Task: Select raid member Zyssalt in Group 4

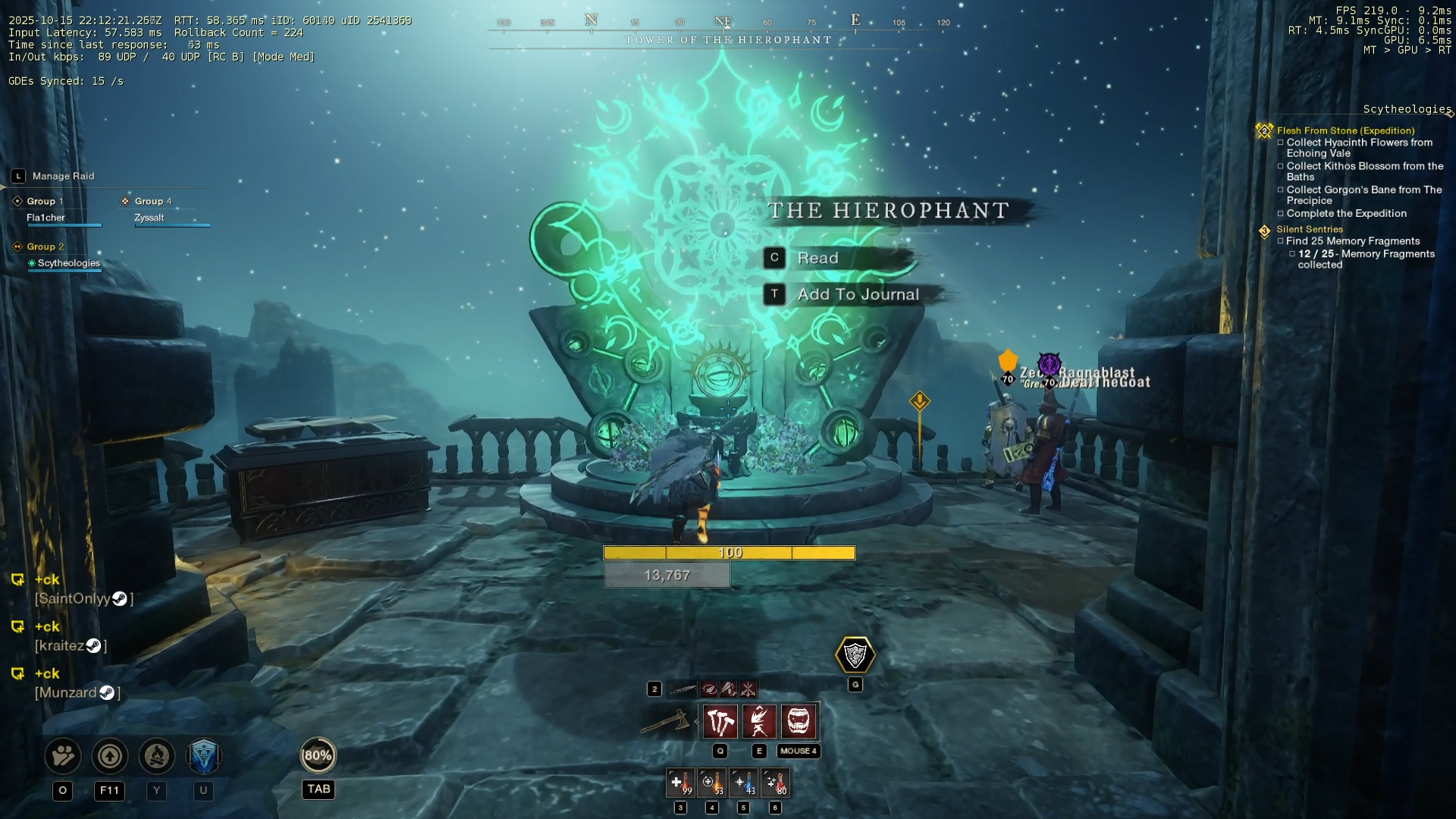Action: pos(149,218)
